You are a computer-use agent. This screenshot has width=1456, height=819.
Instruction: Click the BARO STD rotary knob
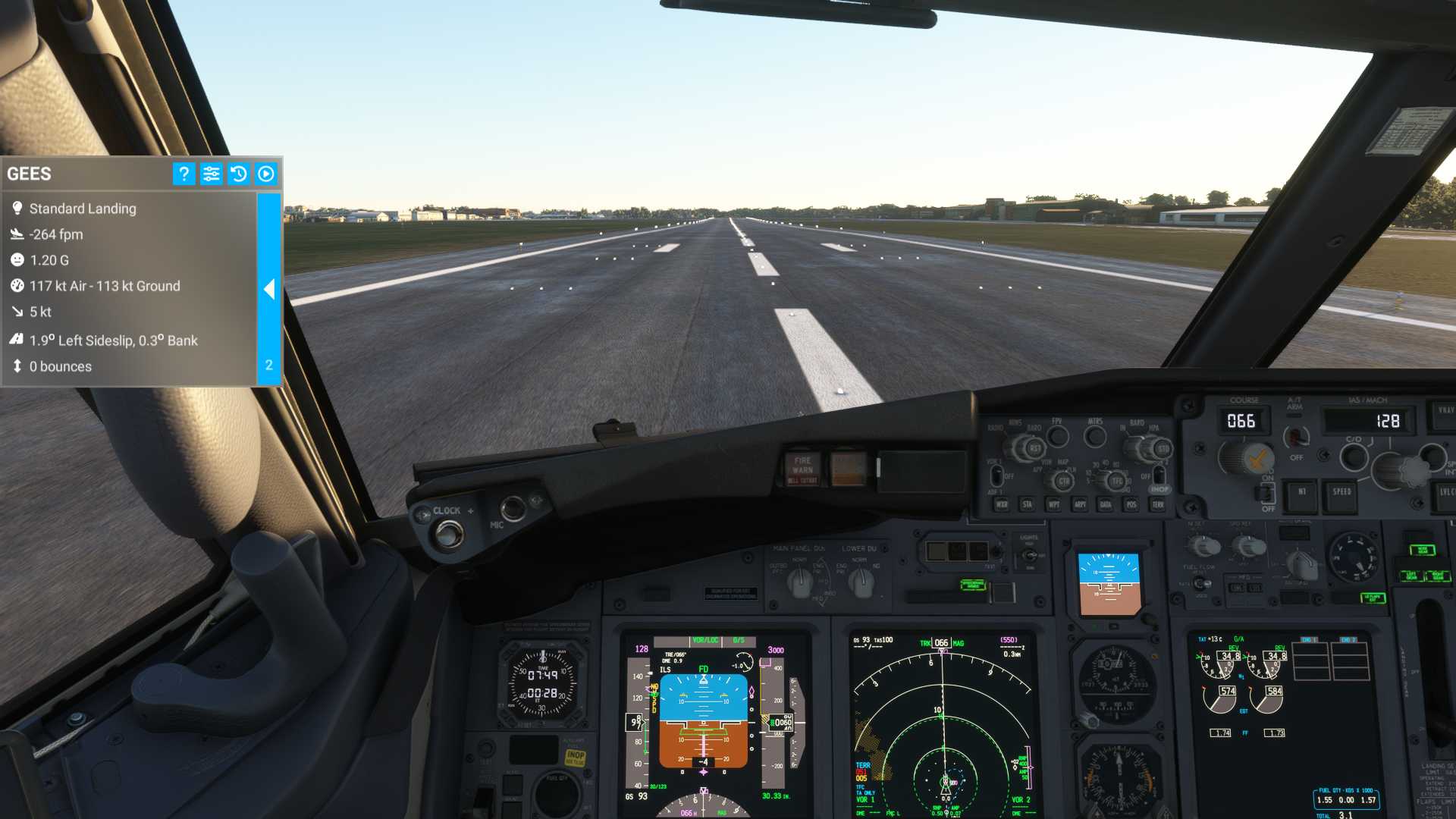pos(1162,449)
